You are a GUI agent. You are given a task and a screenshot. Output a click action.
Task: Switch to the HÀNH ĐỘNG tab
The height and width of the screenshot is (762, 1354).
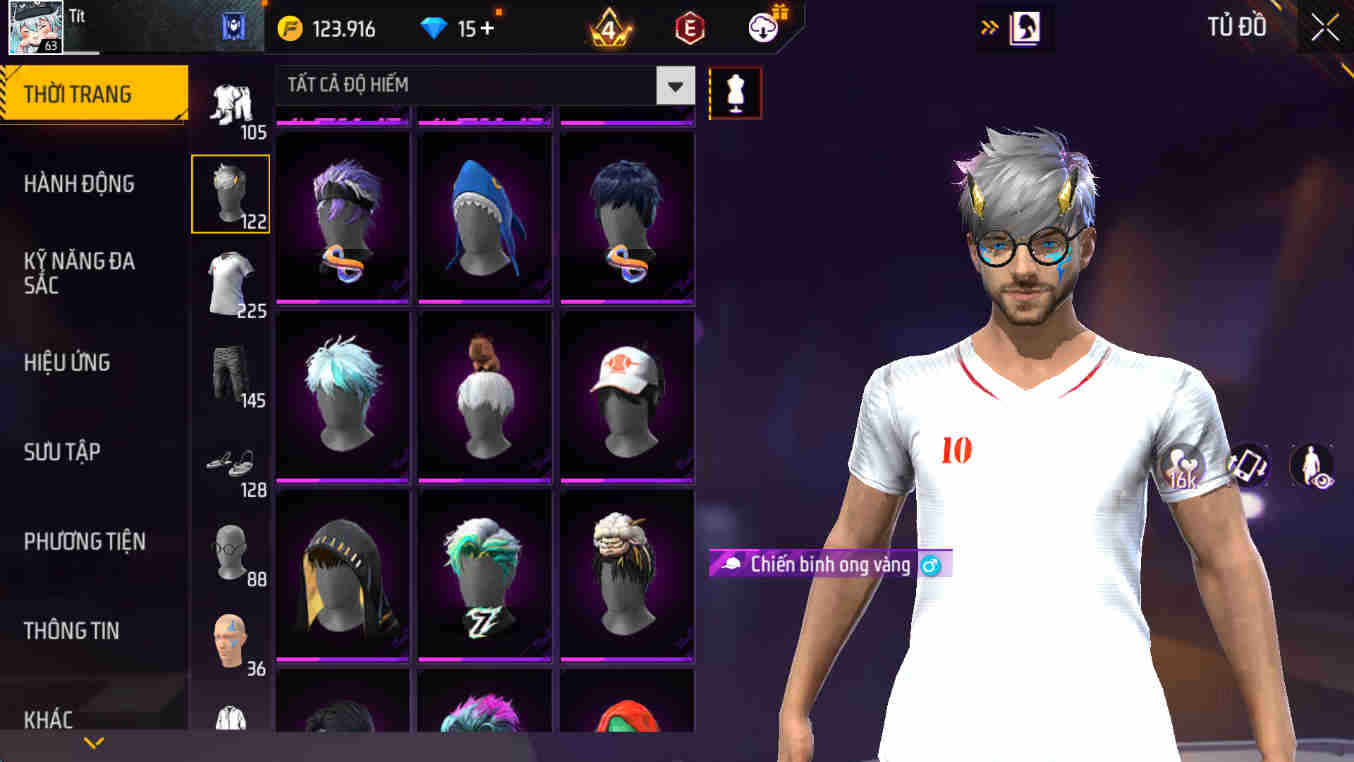click(x=80, y=183)
